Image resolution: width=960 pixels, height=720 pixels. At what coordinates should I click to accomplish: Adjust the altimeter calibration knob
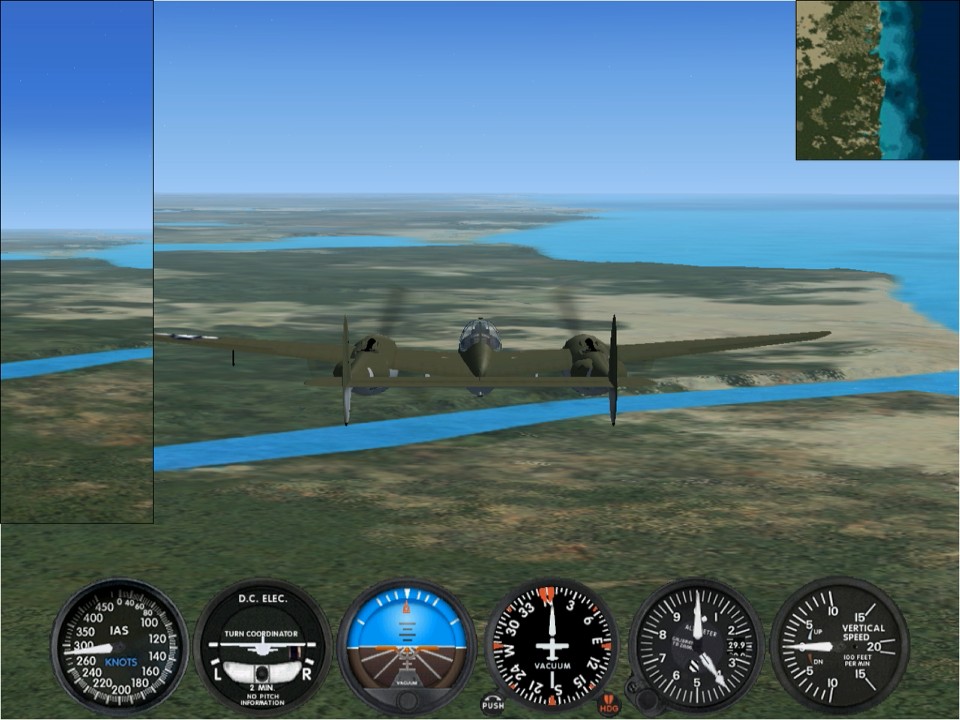tap(645, 699)
